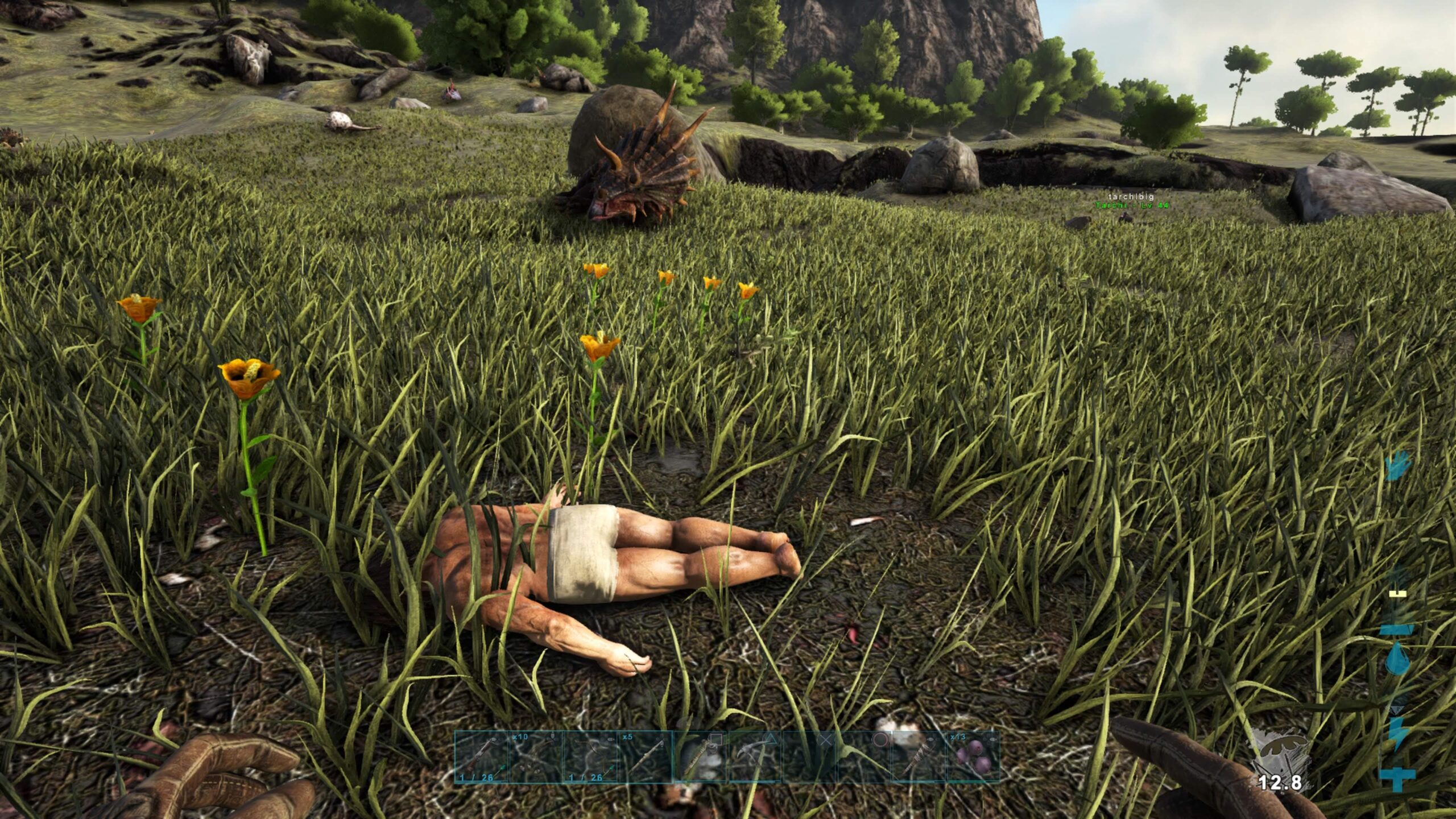This screenshot has width=1456, height=819.
Task: Equip the wooden club hotbar slot
Action: pyautogui.click(x=917, y=758)
